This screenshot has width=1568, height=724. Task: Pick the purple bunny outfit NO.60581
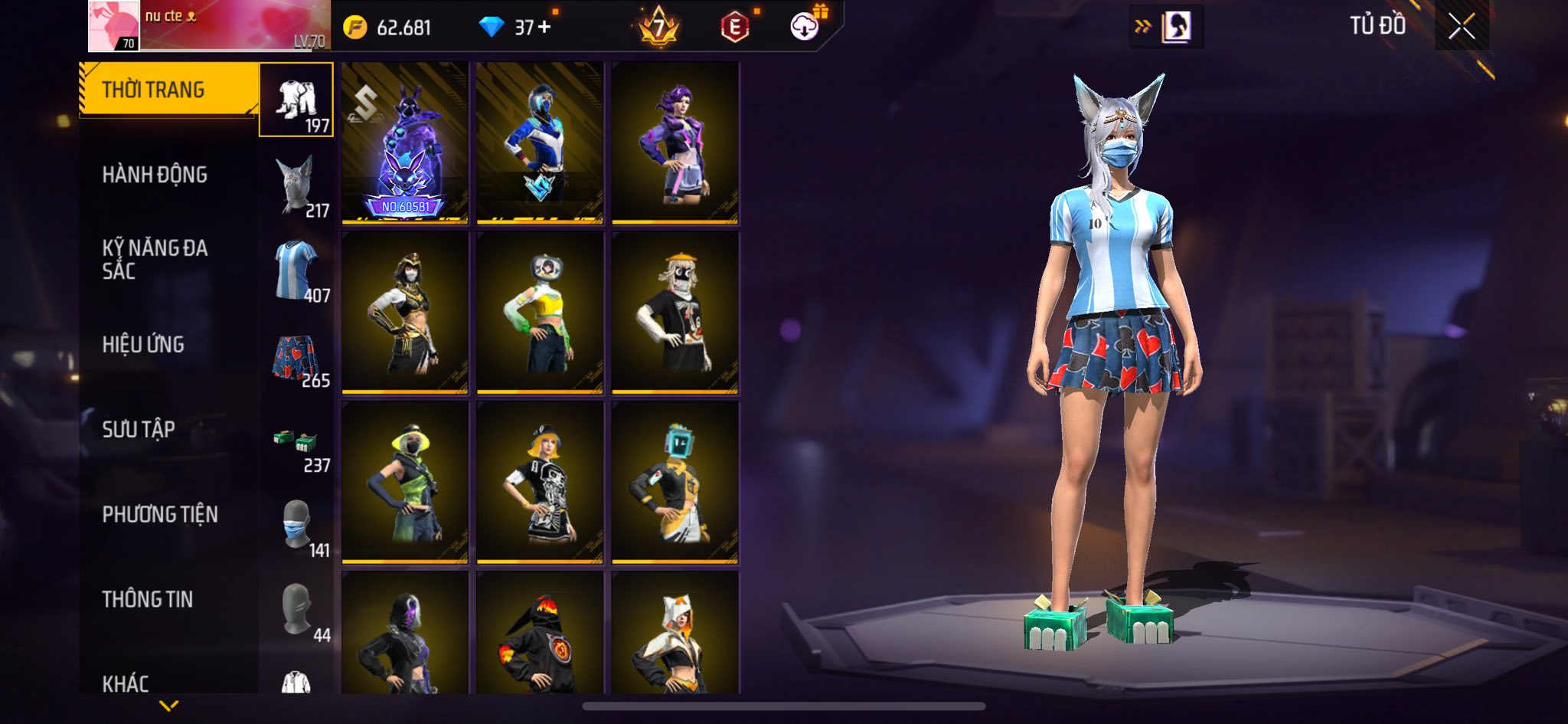[x=405, y=143]
